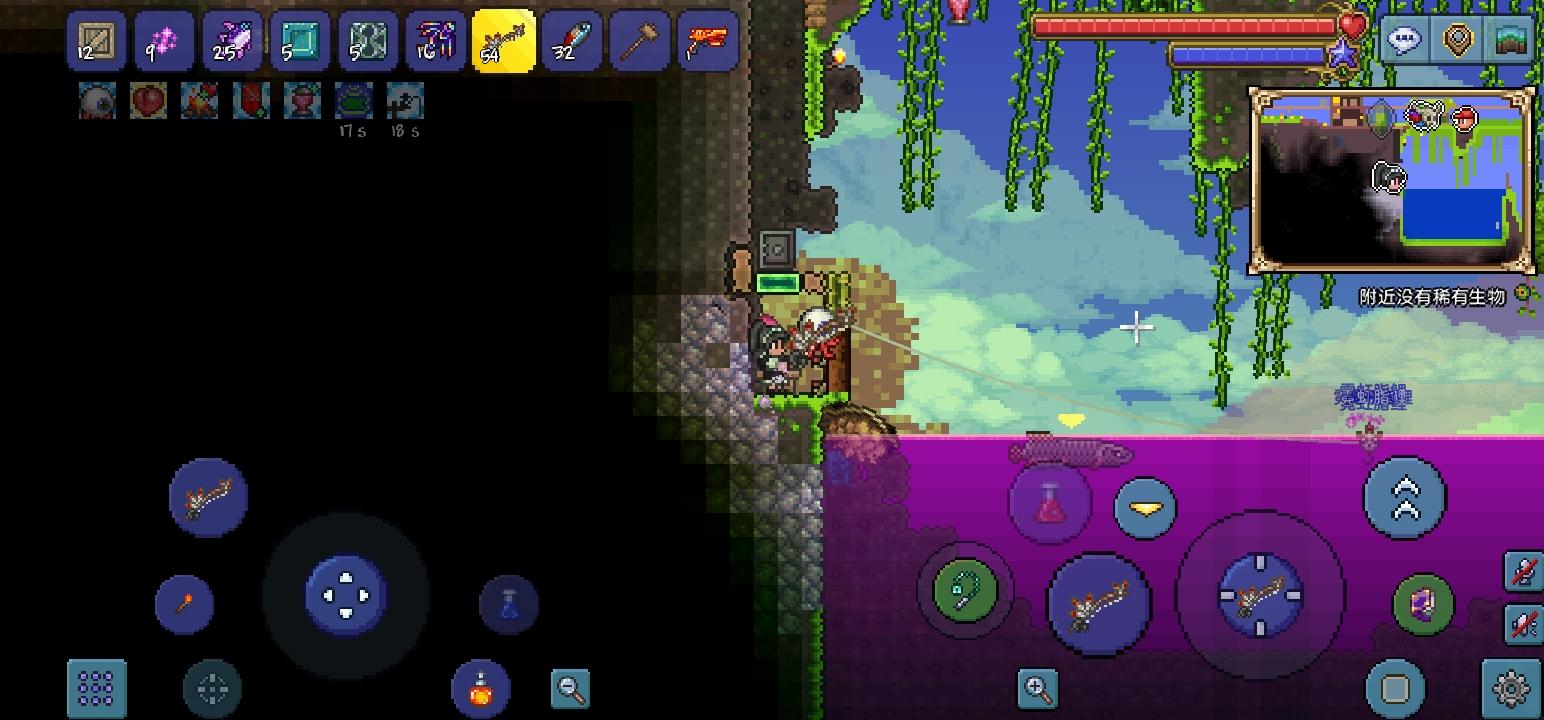Open inventory with the grid dots icon
Viewport: 1544px width, 720px height.
pos(95,689)
